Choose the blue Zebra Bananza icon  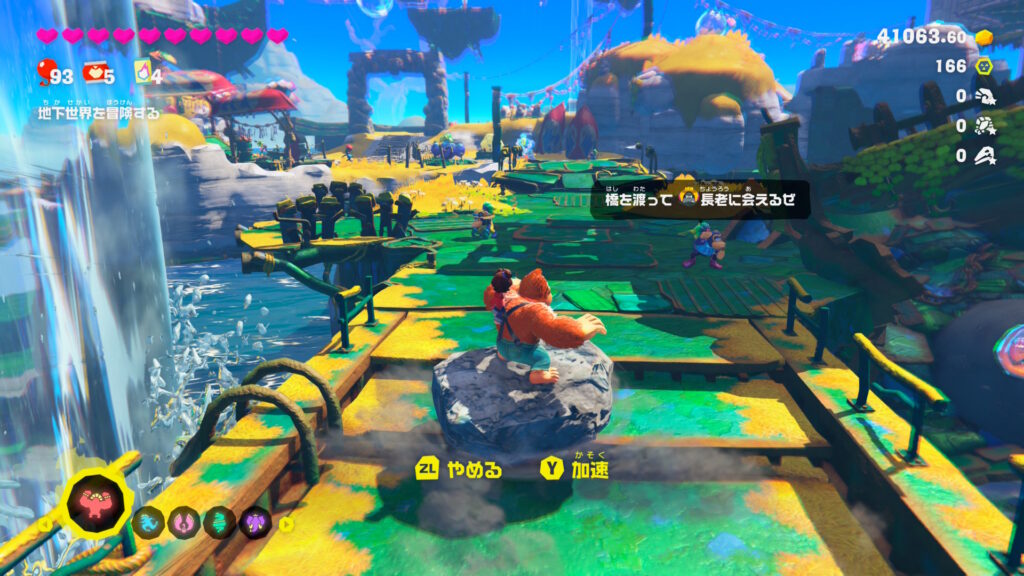pyautogui.click(x=150, y=520)
